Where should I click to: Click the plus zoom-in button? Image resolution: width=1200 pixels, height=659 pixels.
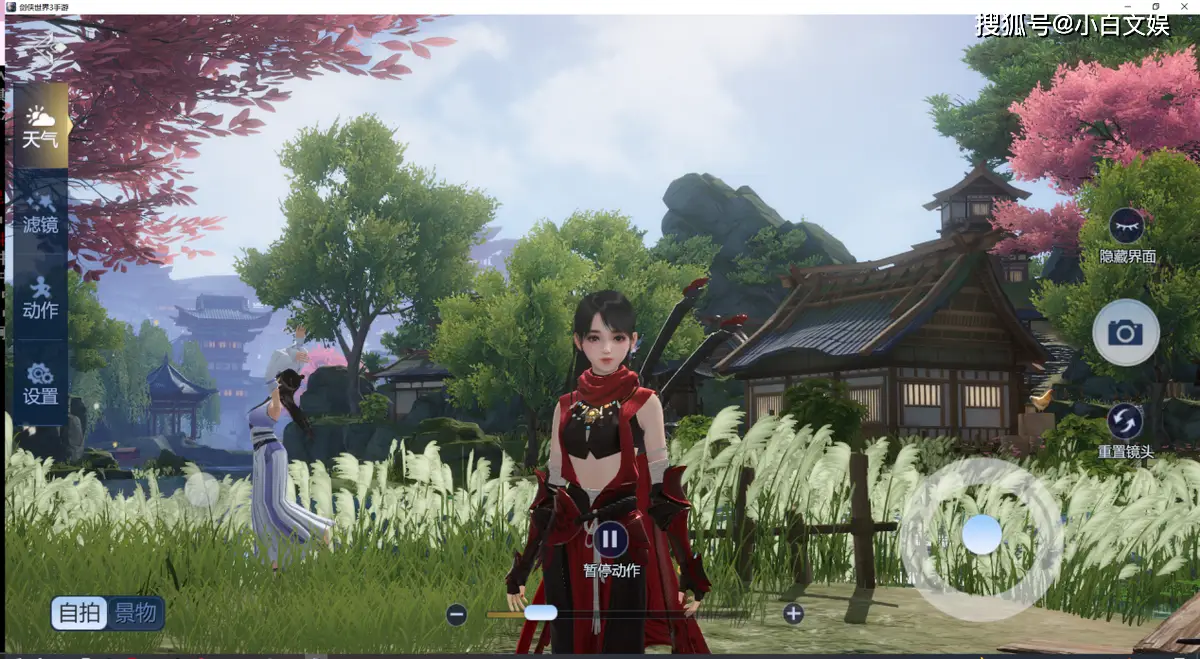coord(793,614)
